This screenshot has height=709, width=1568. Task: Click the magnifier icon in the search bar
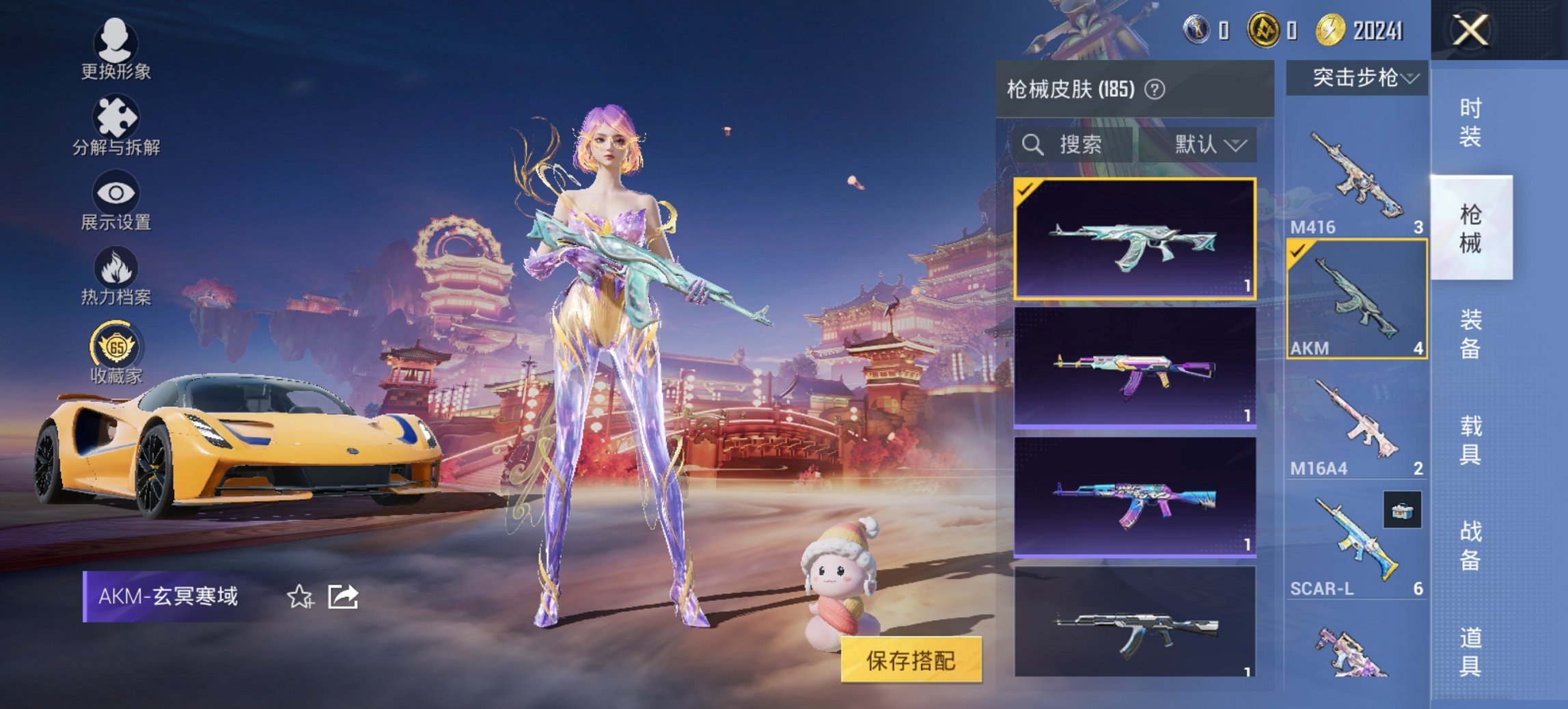pyautogui.click(x=1033, y=145)
